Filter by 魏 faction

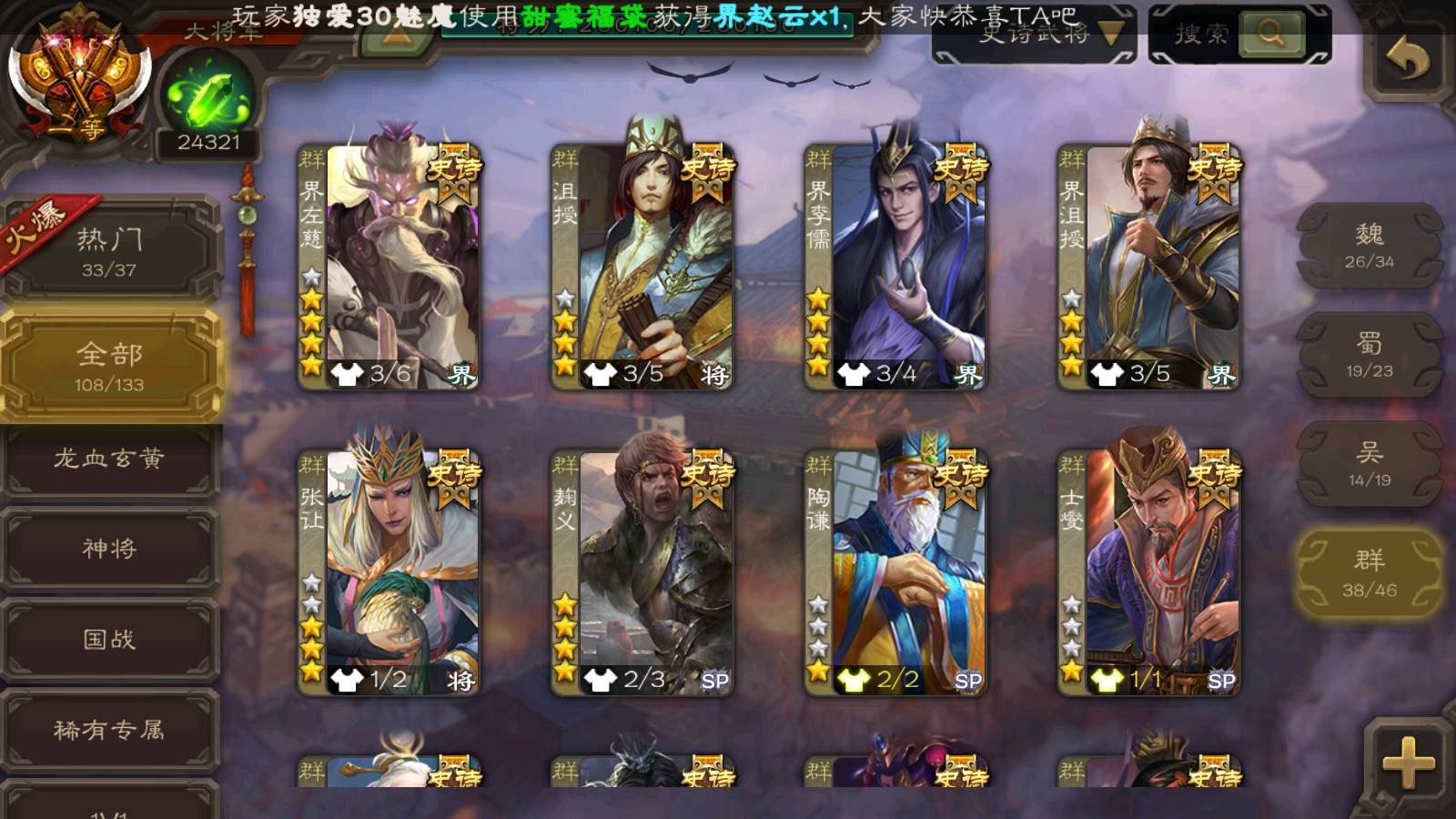[1369, 246]
